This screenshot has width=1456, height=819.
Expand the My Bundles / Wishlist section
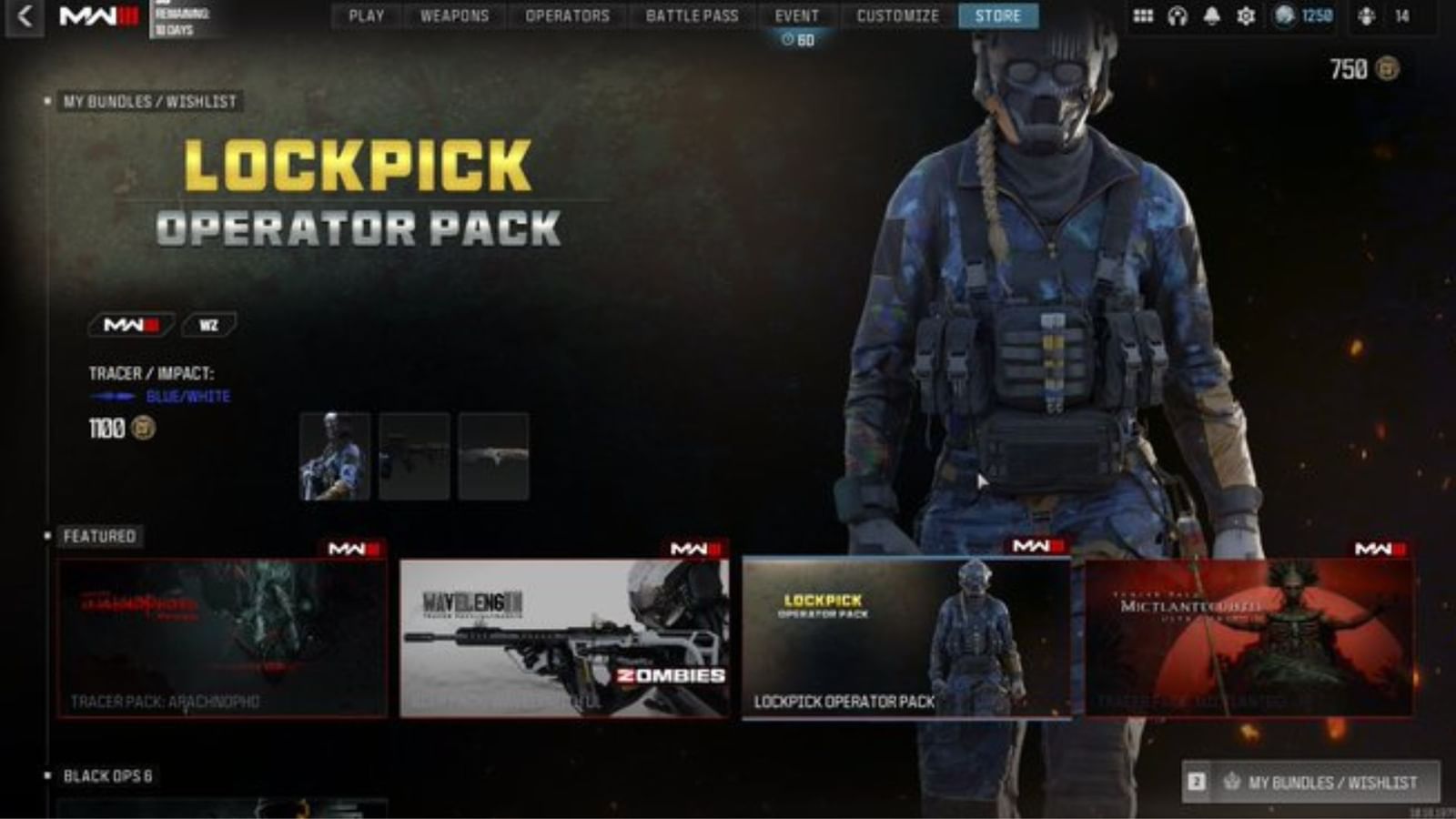click(147, 102)
